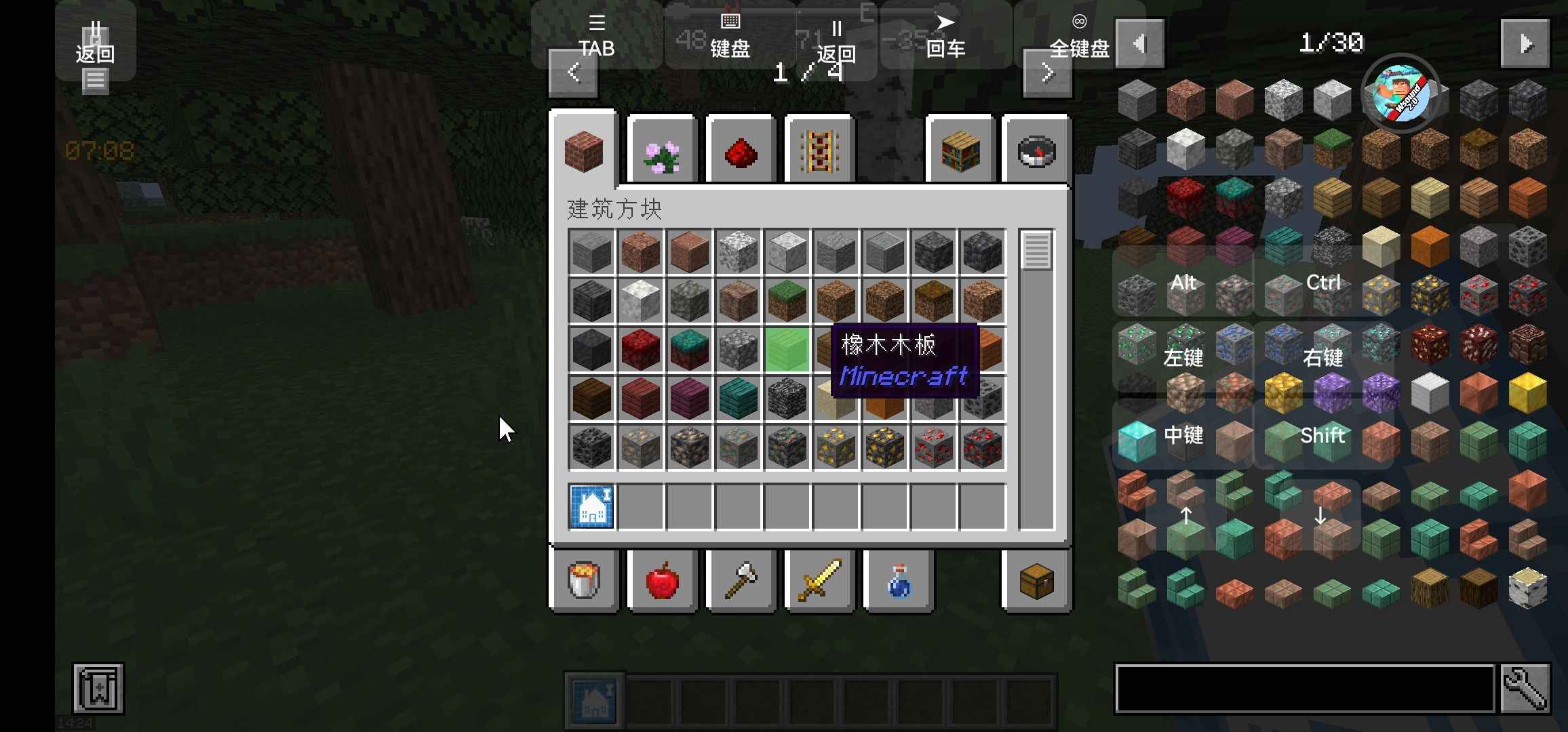Switch to the compass tab
This screenshot has height=732, width=1568.
[x=1036, y=152]
